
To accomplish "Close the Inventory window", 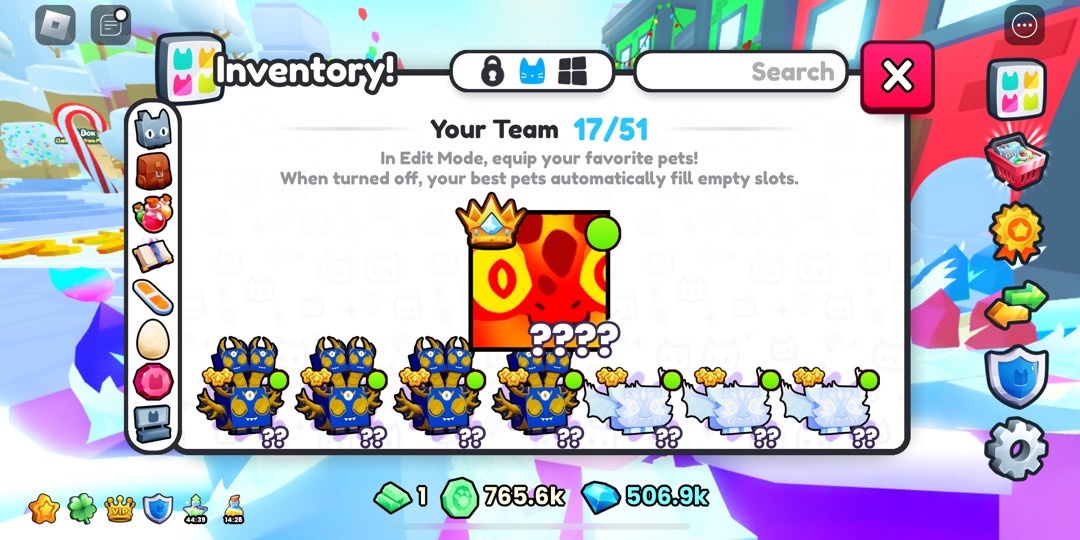I will point(897,77).
